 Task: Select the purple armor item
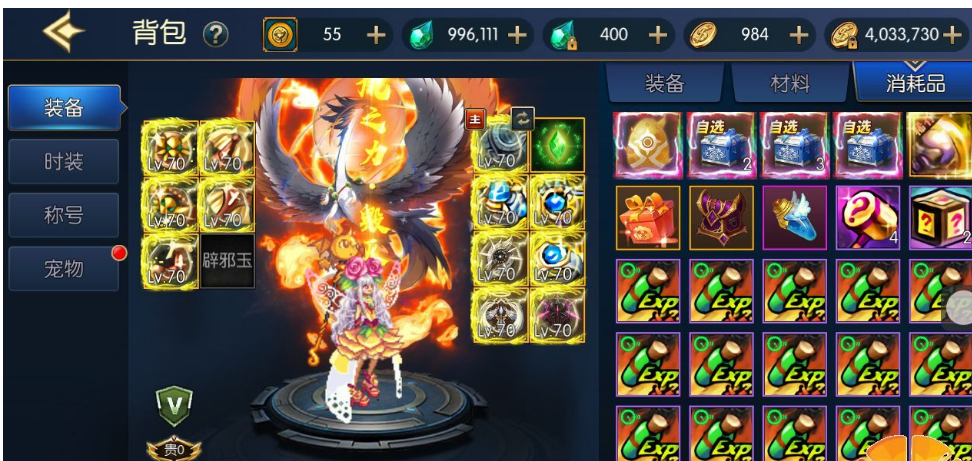tap(721, 217)
